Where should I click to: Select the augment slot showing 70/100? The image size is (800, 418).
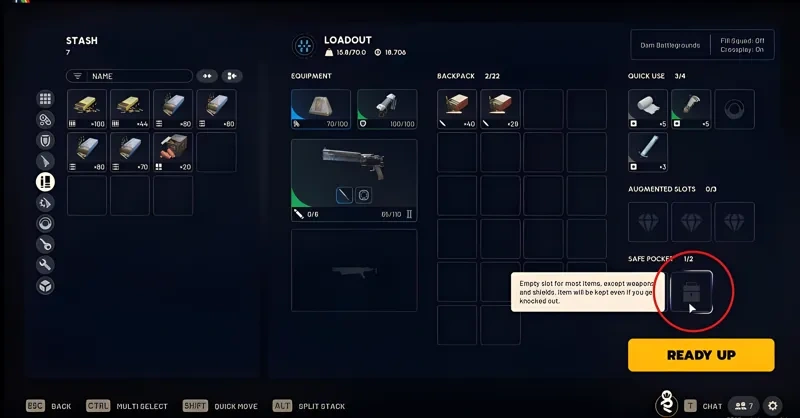click(x=321, y=109)
